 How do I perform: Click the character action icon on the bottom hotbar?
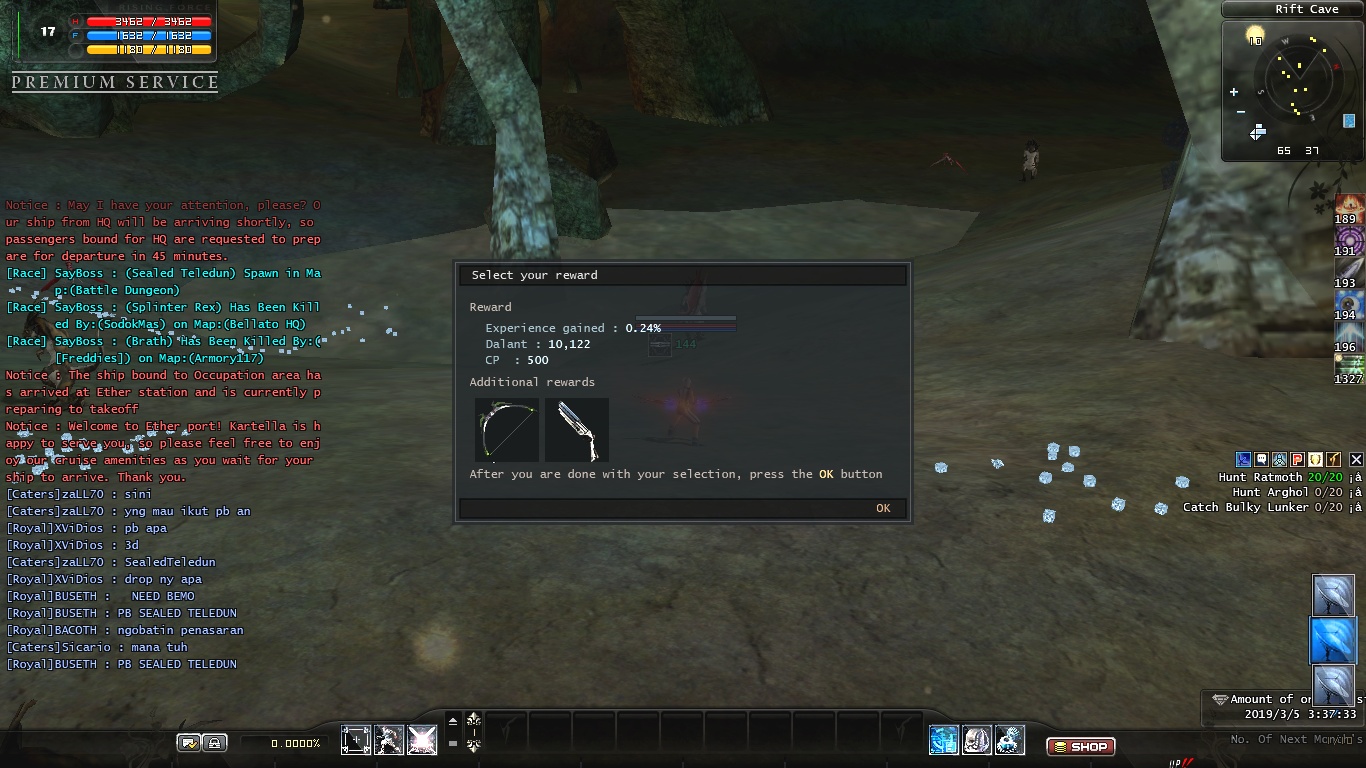point(390,740)
